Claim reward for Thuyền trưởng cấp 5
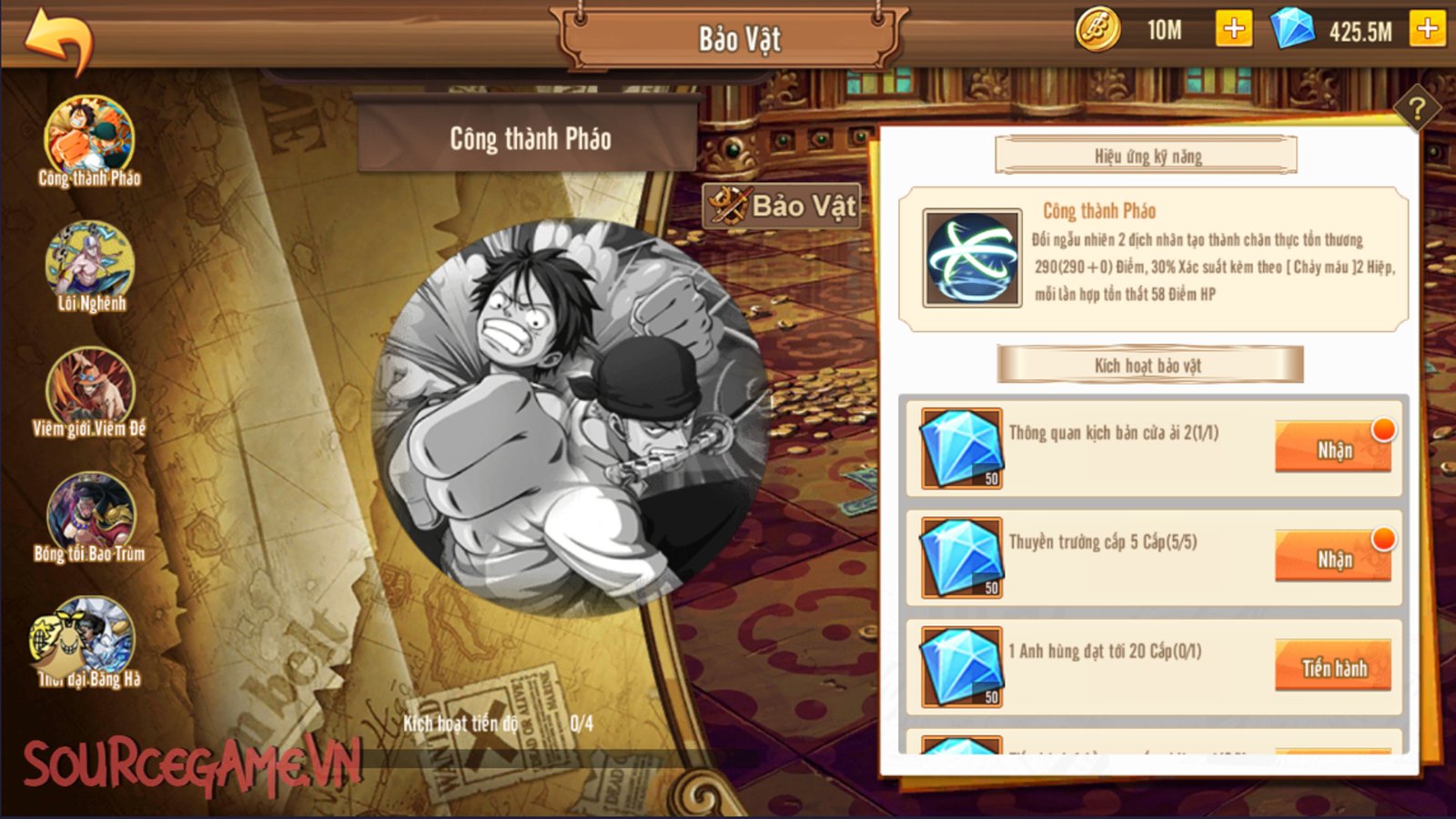This screenshot has height=819, width=1456. point(1333,557)
